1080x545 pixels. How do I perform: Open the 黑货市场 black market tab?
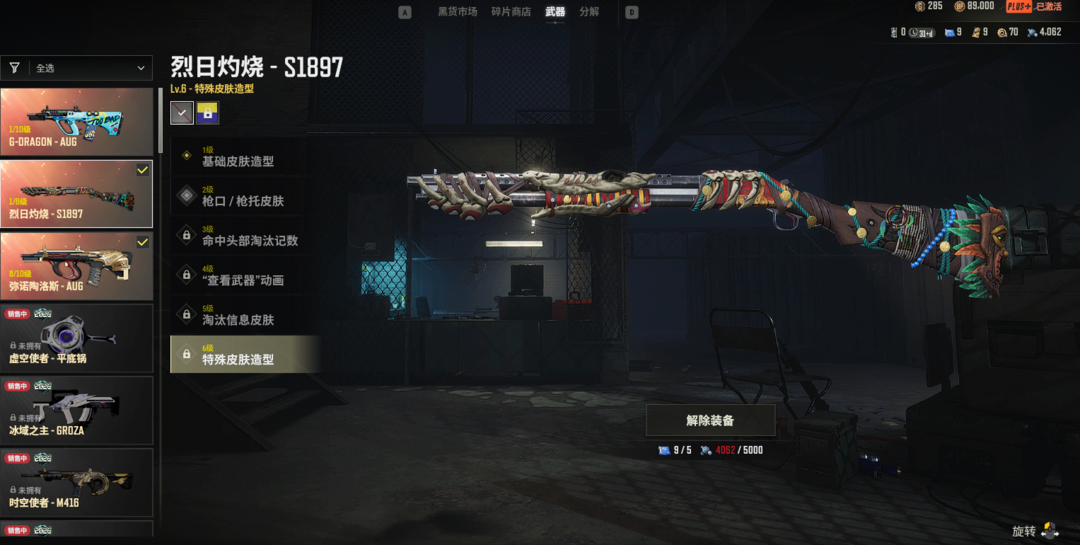click(x=457, y=12)
